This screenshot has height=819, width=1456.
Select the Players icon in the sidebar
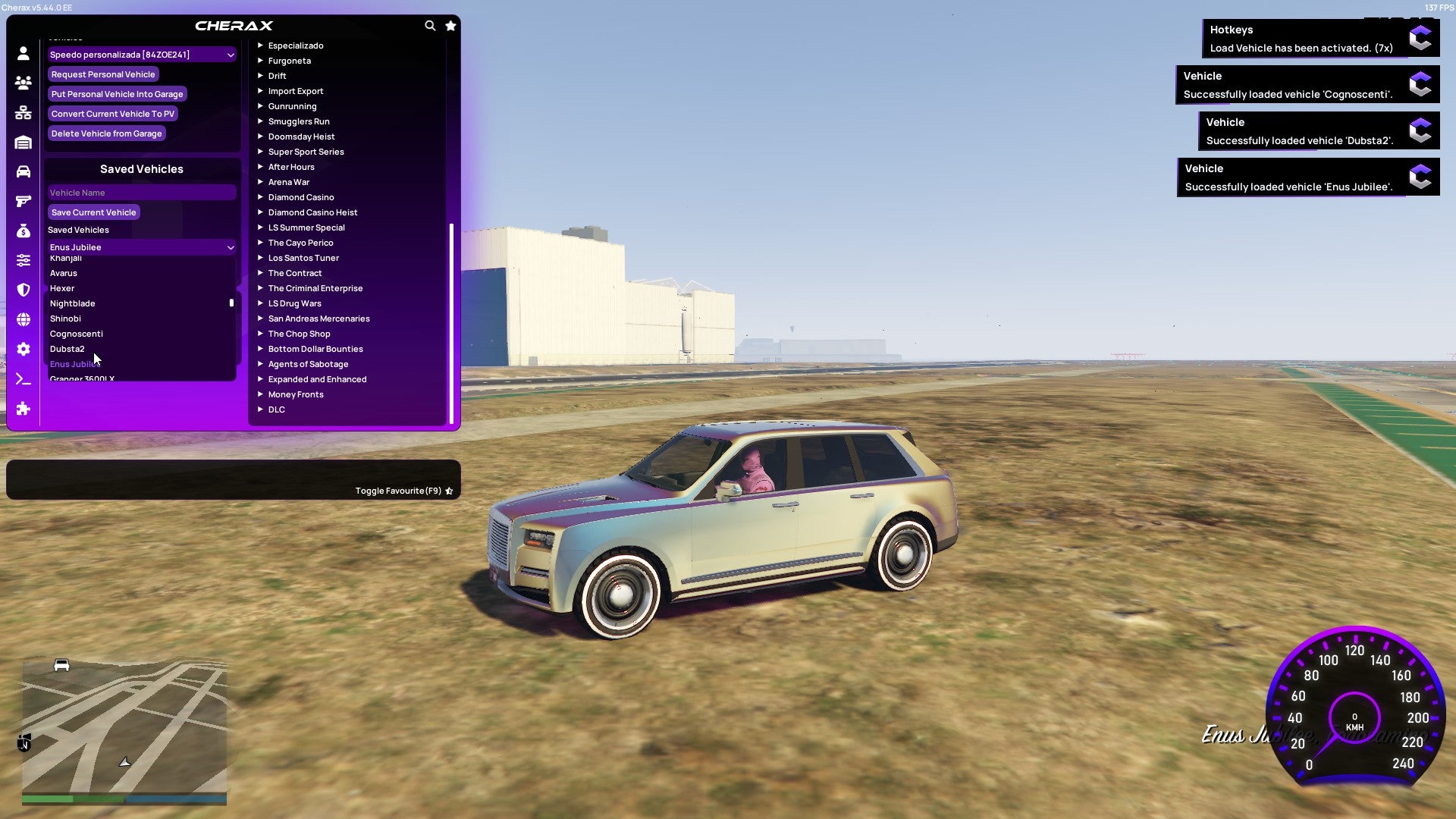(24, 83)
